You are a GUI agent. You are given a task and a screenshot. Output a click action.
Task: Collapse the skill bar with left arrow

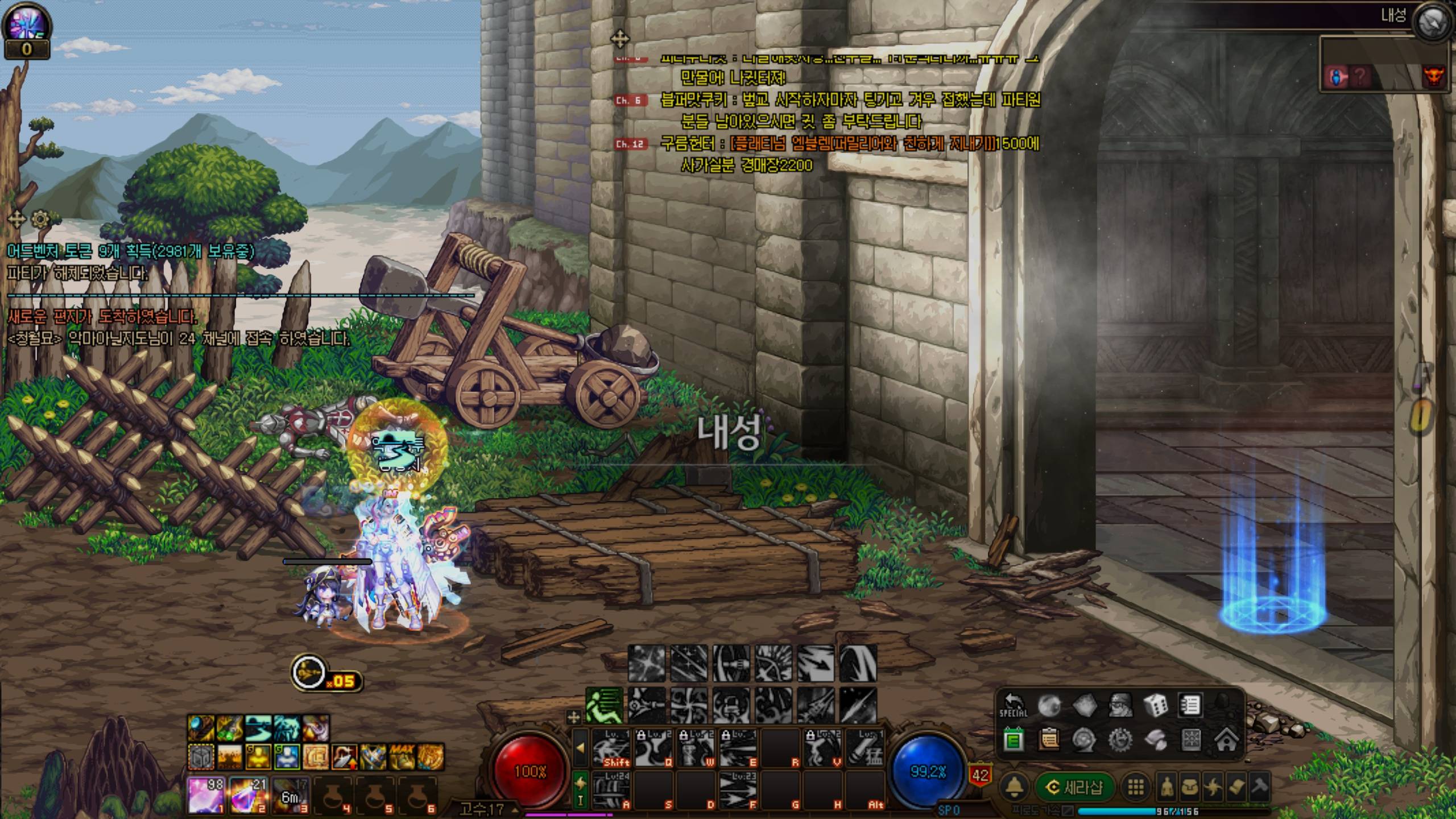tap(580, 748)
